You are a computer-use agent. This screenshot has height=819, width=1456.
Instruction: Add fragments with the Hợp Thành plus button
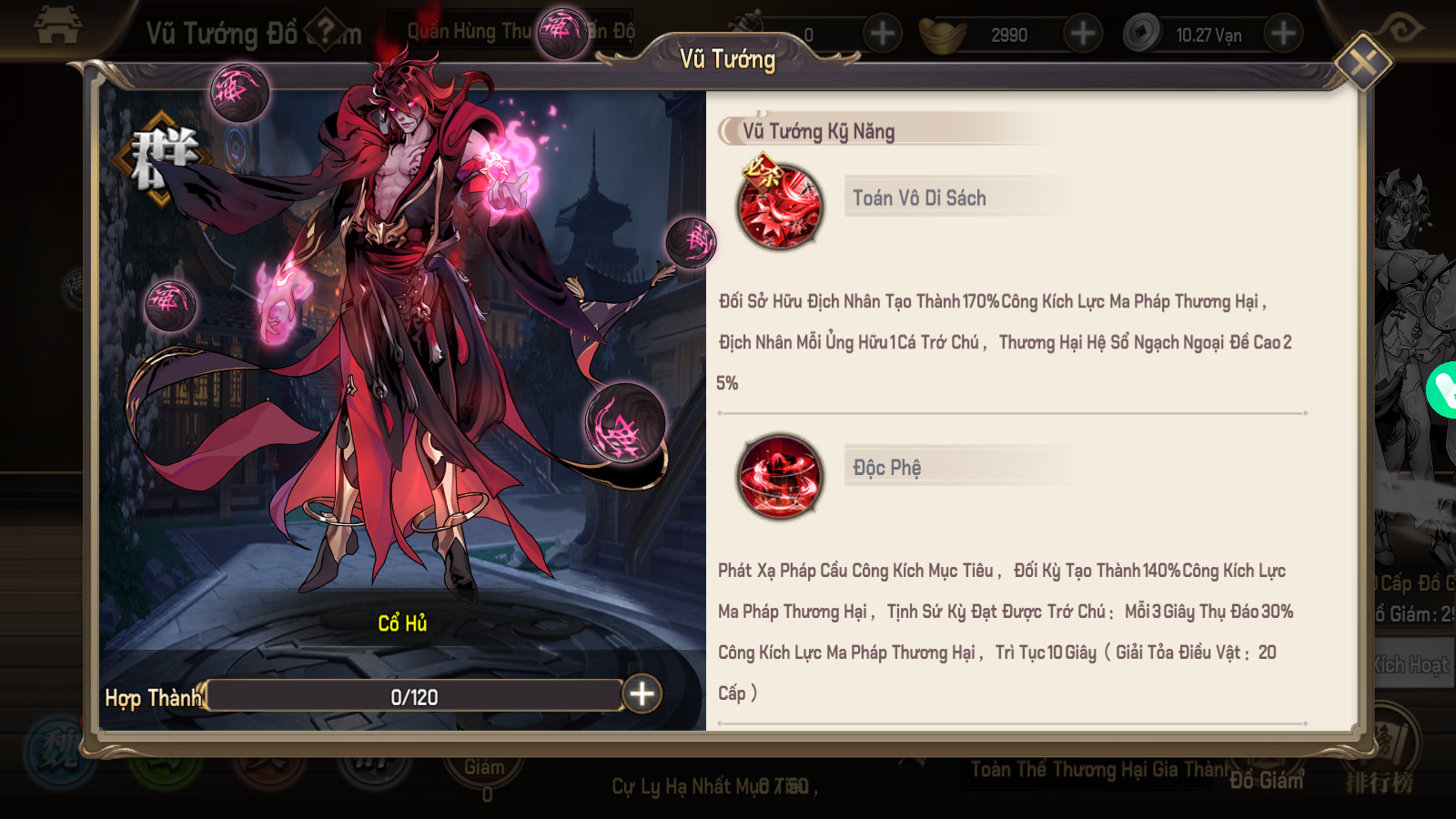(x=642, y=694)
